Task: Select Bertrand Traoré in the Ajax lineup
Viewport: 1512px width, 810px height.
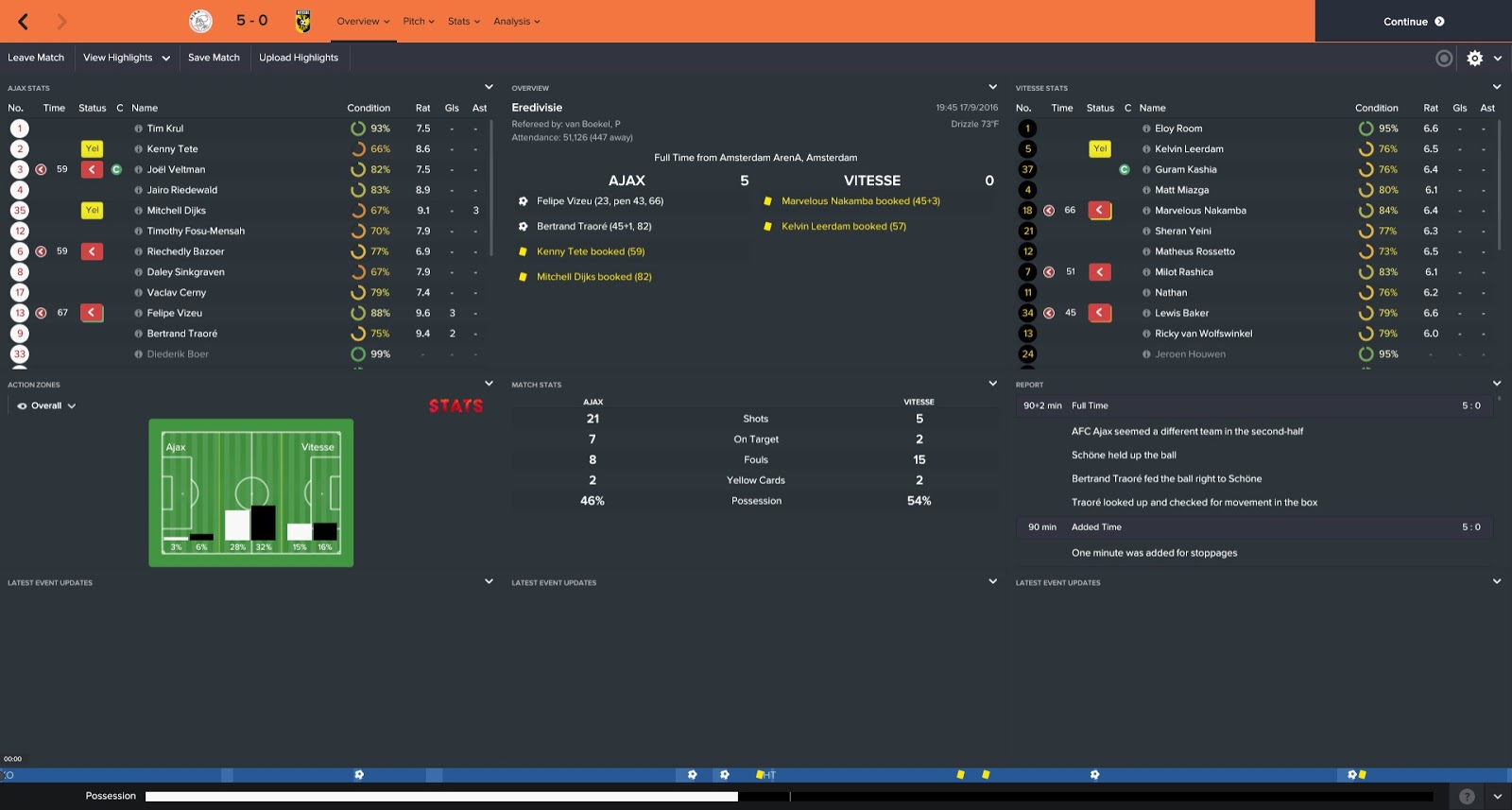Action: pos(185,333)
